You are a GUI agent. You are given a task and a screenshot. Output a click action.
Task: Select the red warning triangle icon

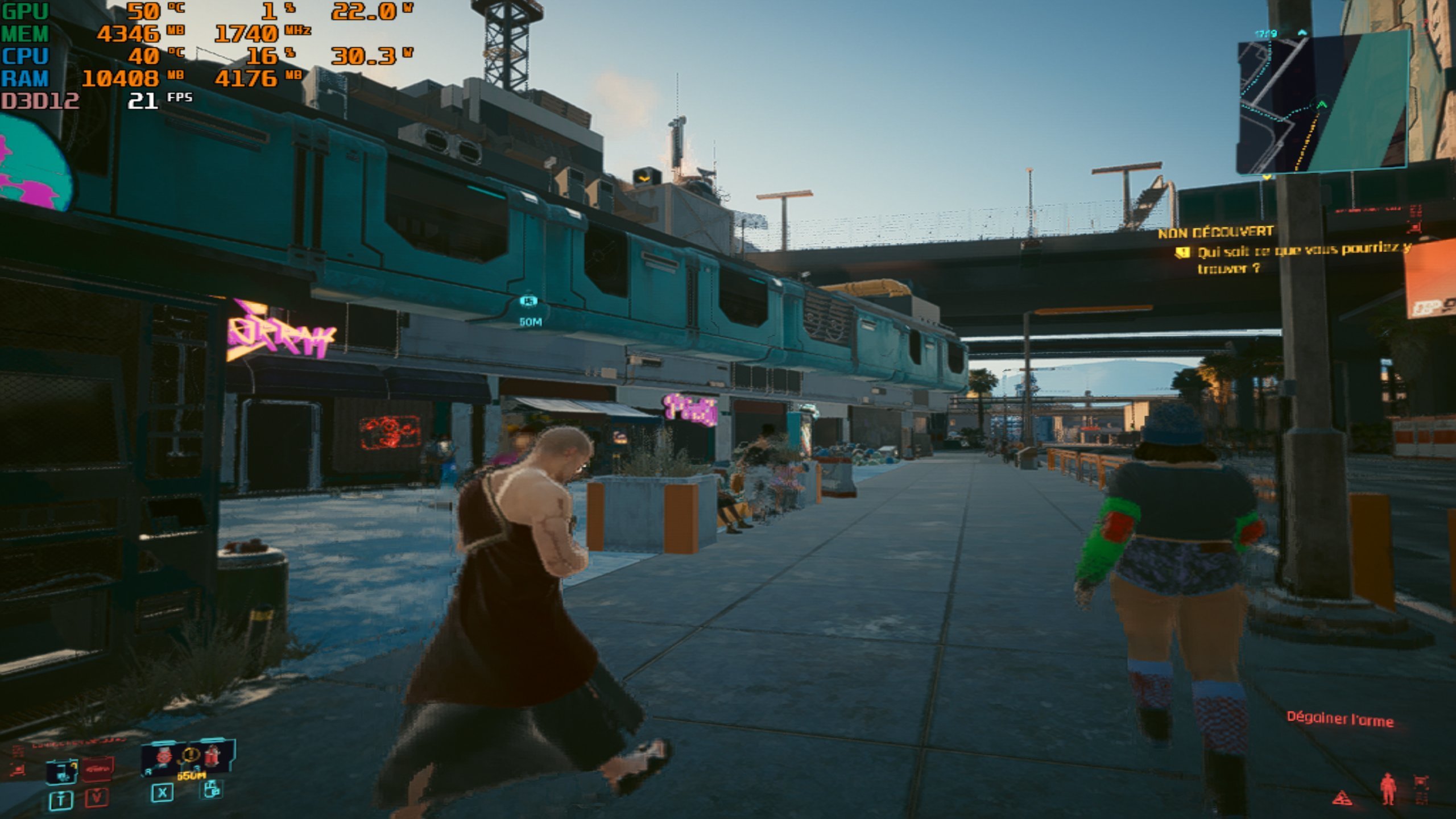click(x=1342, y=797)
